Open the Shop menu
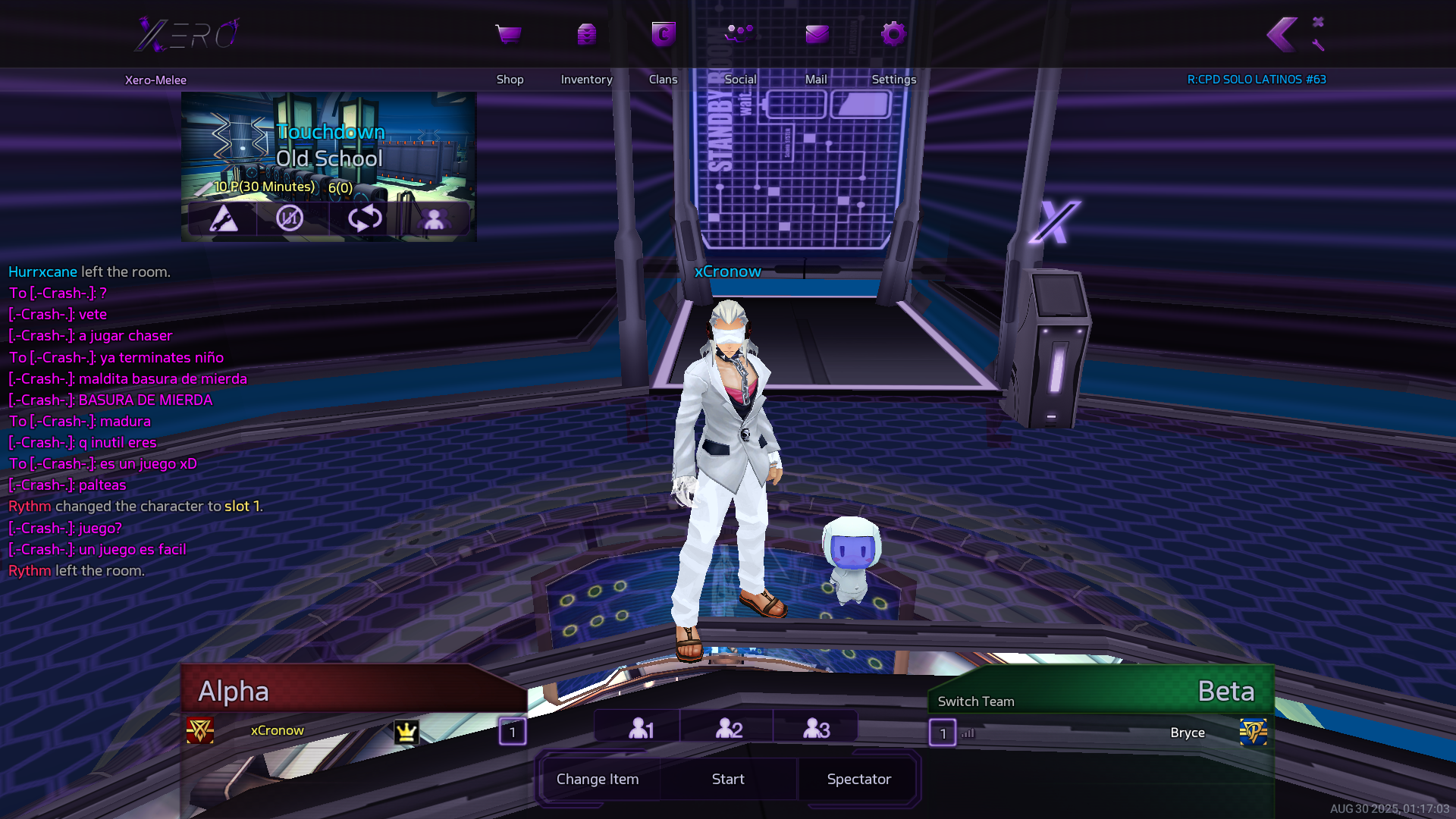This screenshot has width=1456, height=819. (509, 35)
